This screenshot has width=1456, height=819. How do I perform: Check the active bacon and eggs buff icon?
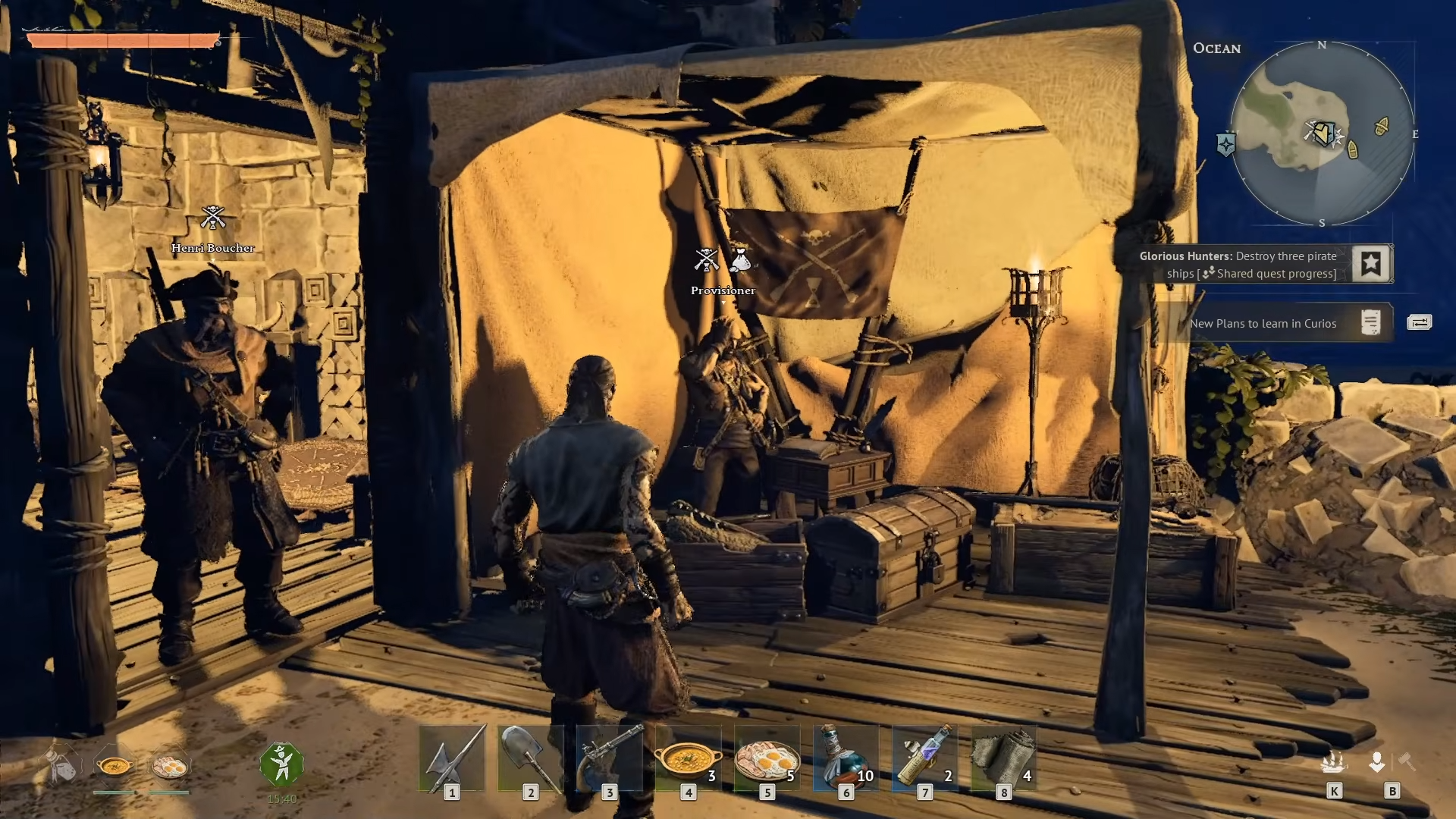coord(169,766)
